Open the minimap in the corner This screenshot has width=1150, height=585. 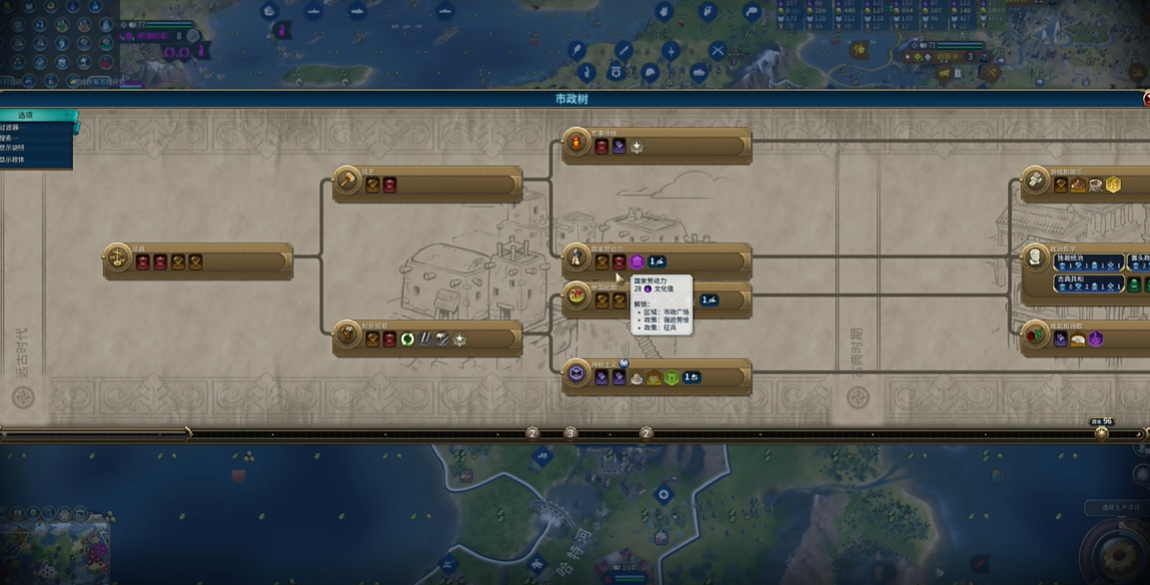pos(55,545)
